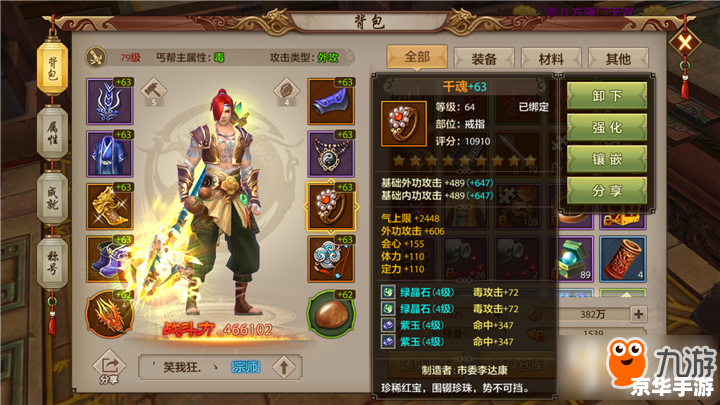The width and height of the screenshot is (720, 405).
Task: Click the share icon below the character
Action: tap(106, 367)
